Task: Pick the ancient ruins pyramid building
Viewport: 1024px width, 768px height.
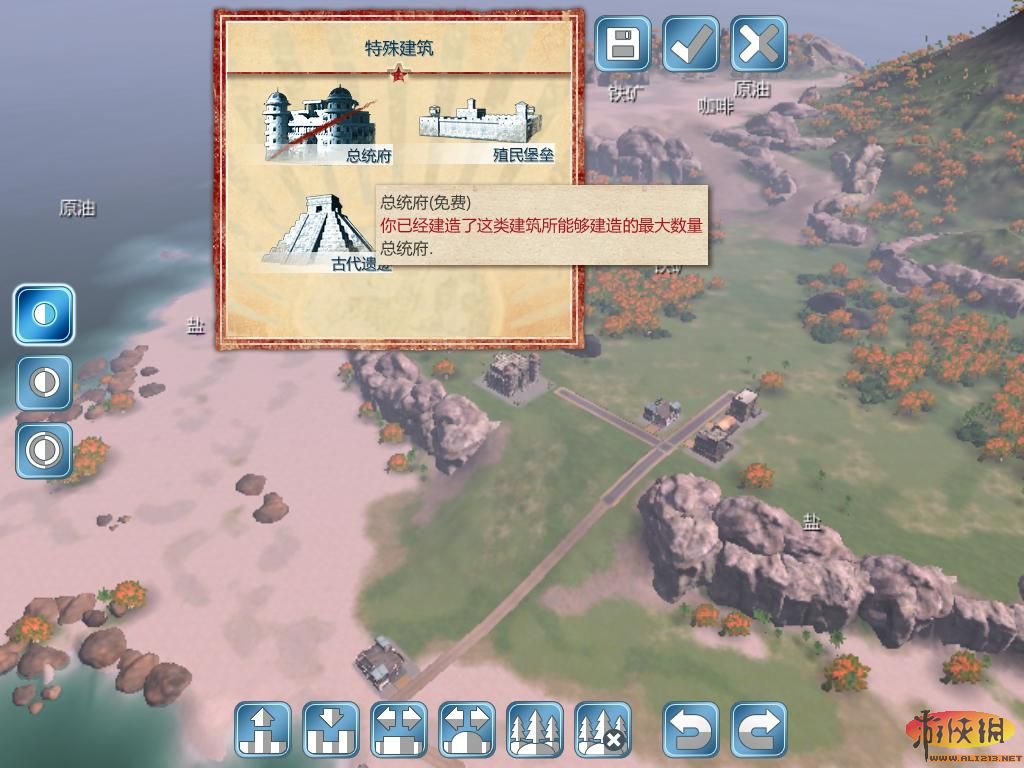Action: pos(318,231)
